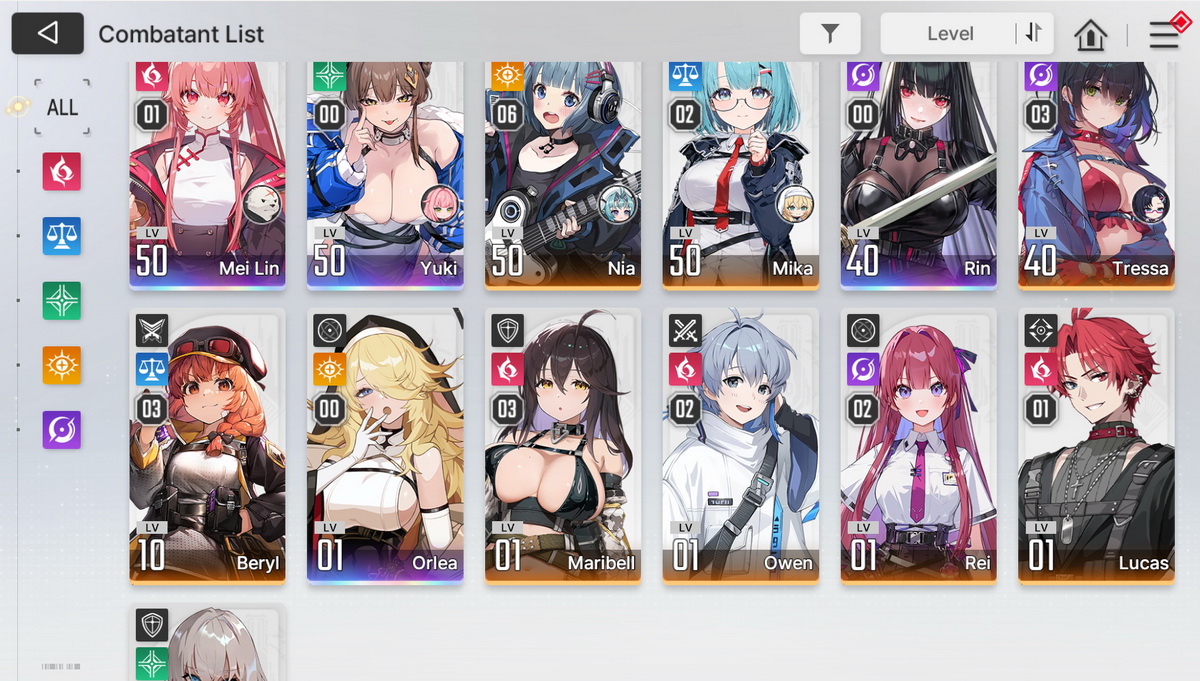The width and height of the screenshot is (1200, 681).
Task: Open the hamburger menu
Action: click(x=1164, y=35)
